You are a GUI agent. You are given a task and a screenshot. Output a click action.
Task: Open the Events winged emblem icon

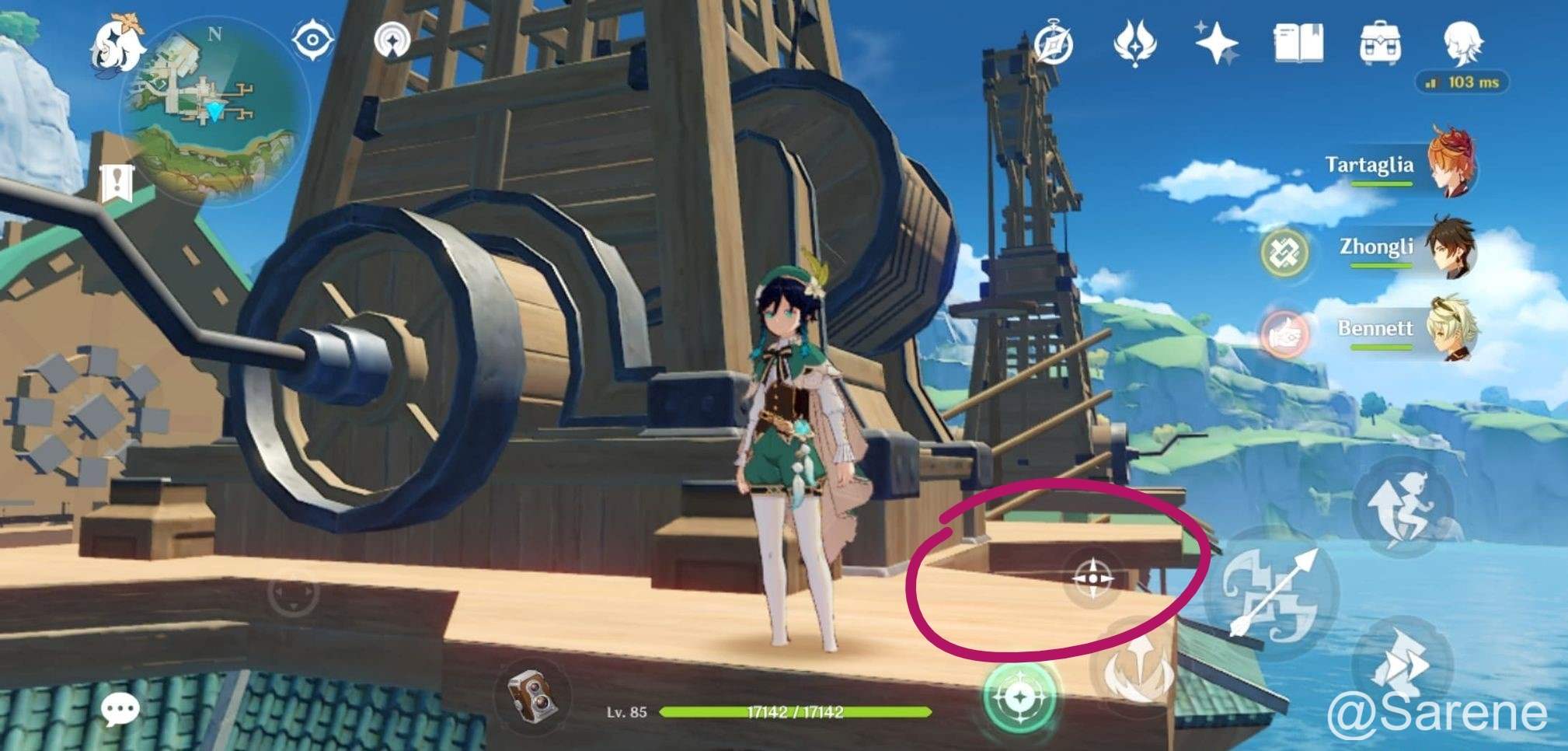(1134, 43)
